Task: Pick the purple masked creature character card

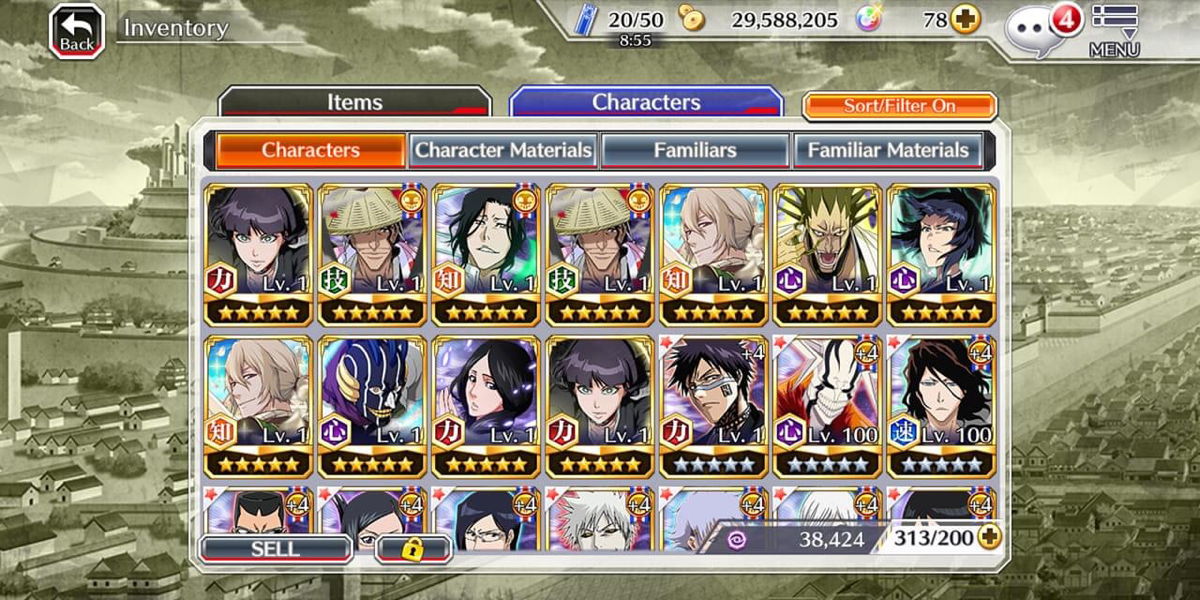Action: tap(371, 406)
